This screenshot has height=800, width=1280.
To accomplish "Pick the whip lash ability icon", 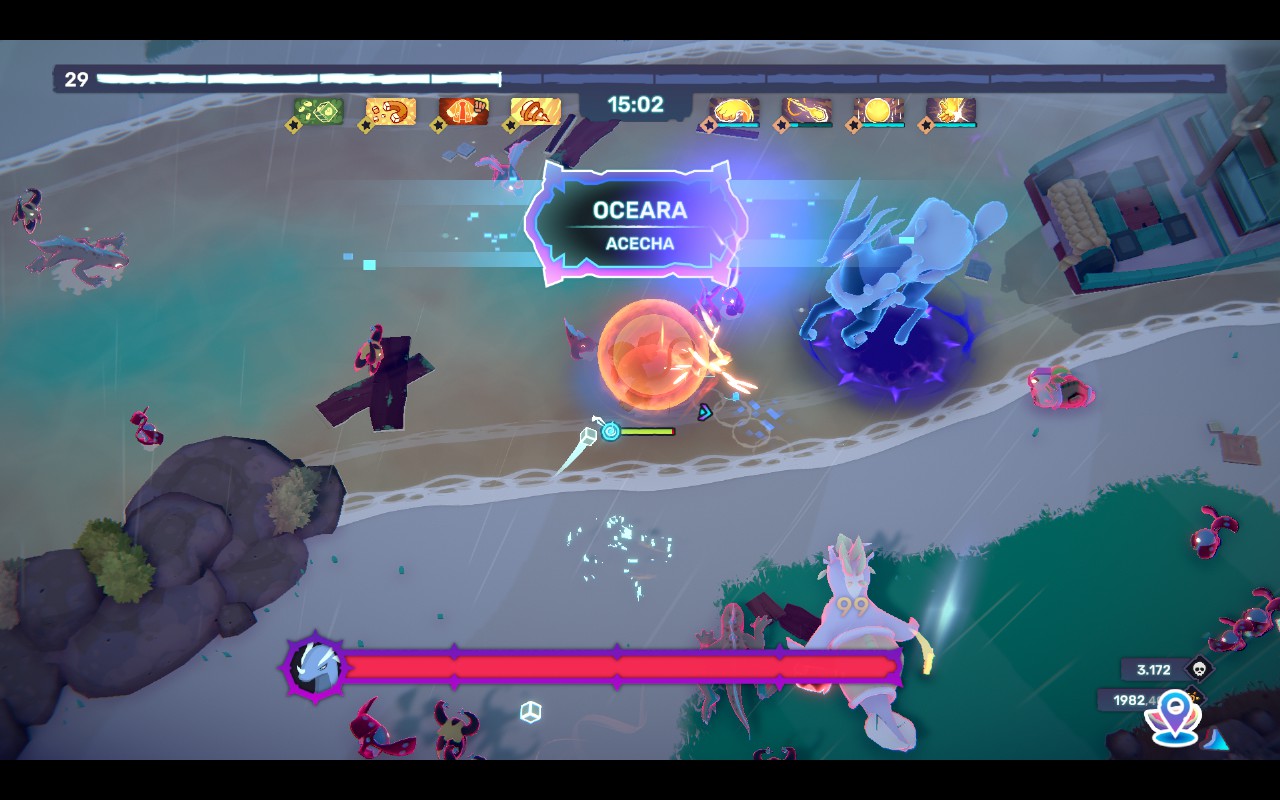I will click(807, 111).
